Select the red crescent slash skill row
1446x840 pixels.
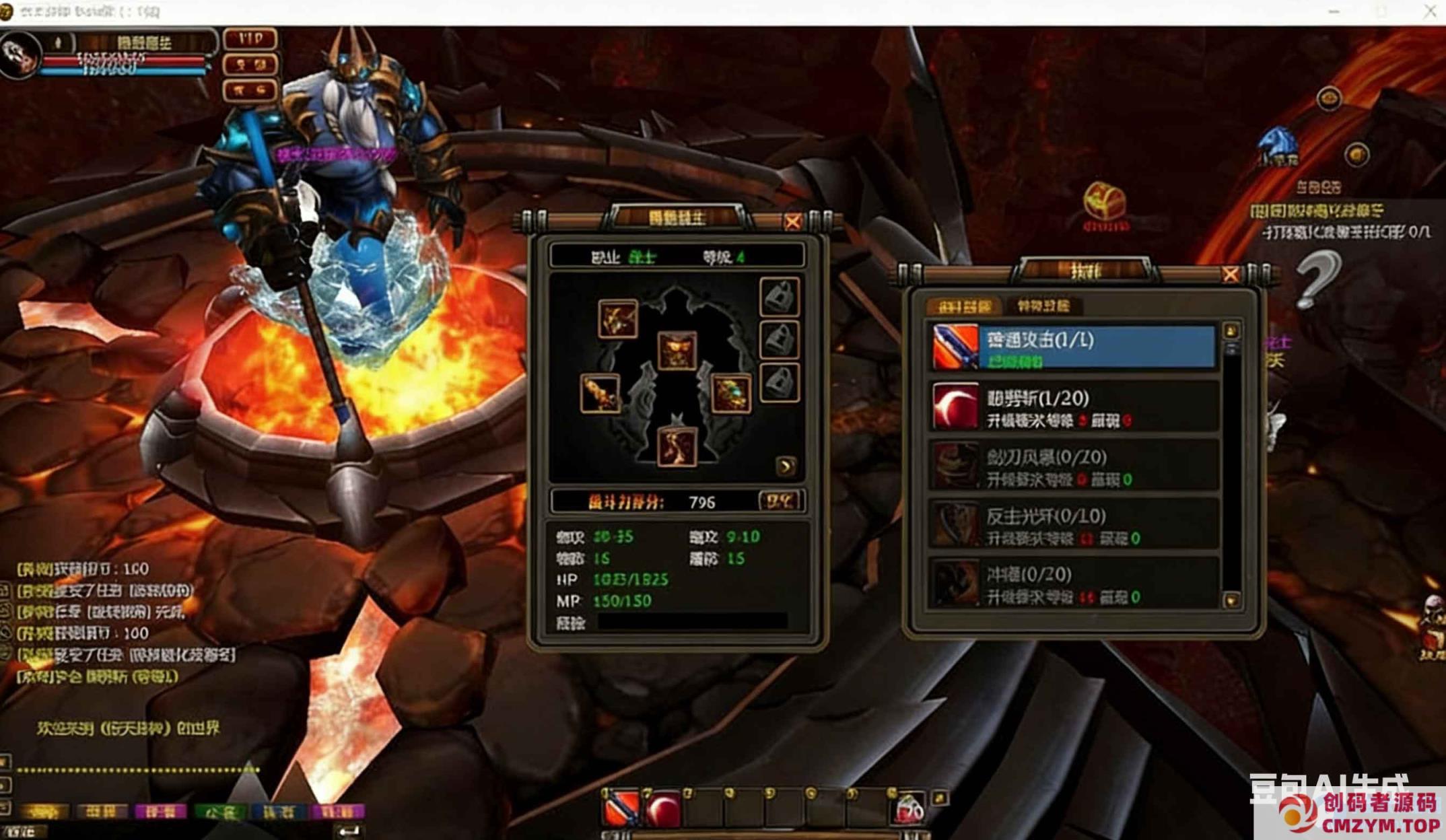1074,407
